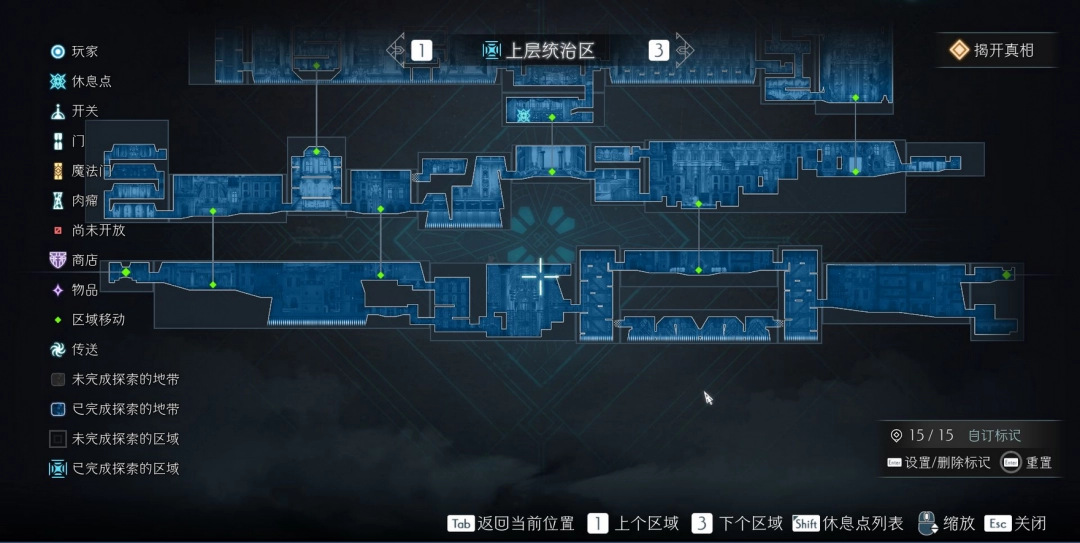Image resolution: width=1080 pixels, height=543 pixels.
Task: Select the rest point marker on the map
Action: click(523, 116)
